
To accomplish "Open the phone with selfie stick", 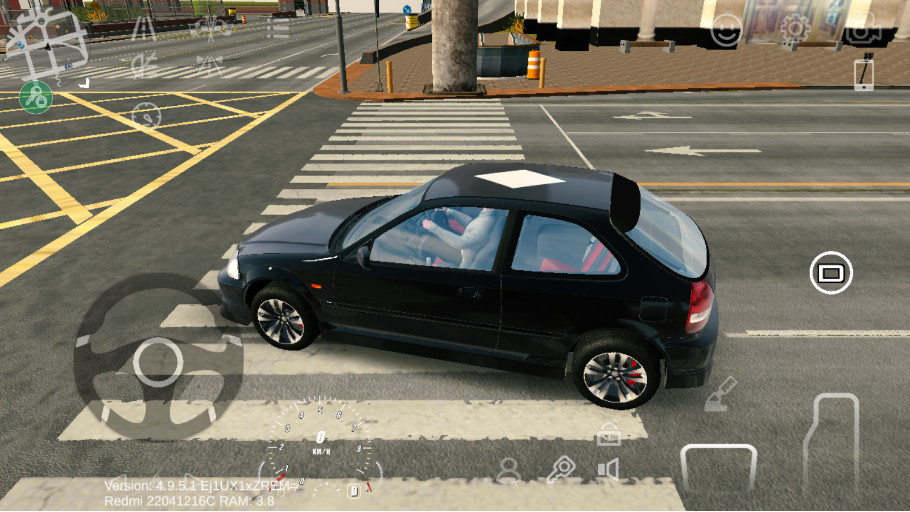I will [864, 72].
